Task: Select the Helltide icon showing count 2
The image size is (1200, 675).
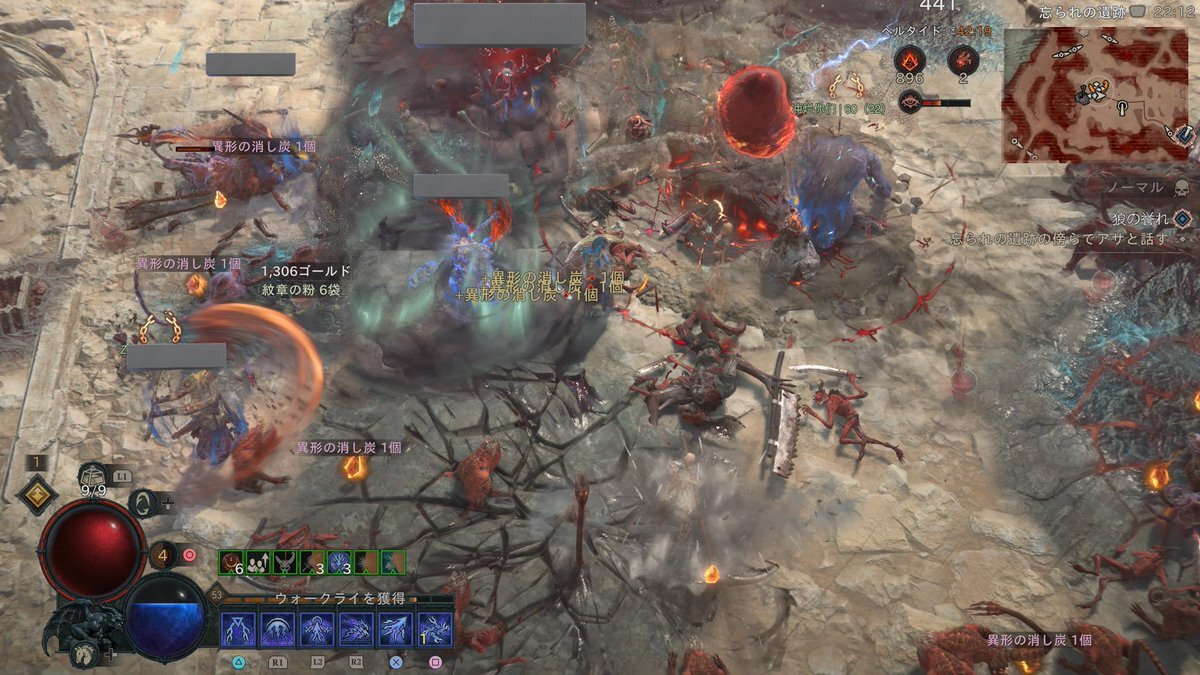Action: [x=963, y=60]
